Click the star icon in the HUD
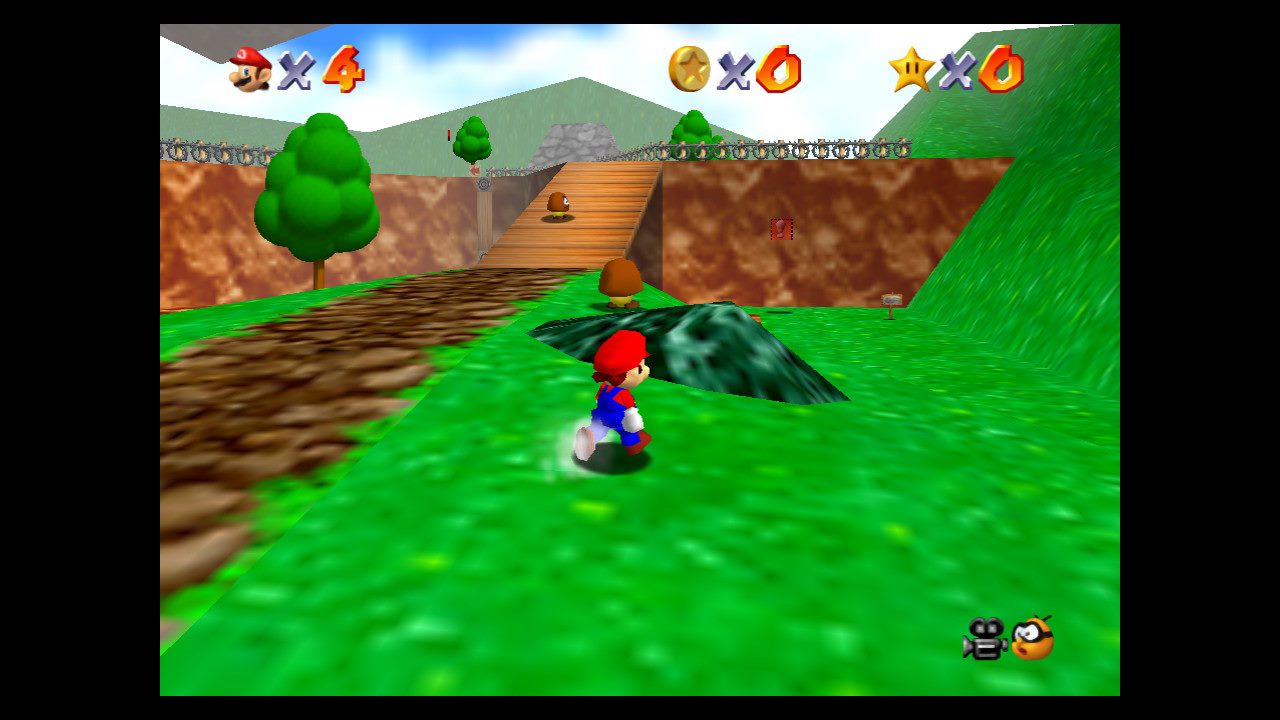Image resolution: width=1280 pixels, height=720 pixels. (912, 68)
